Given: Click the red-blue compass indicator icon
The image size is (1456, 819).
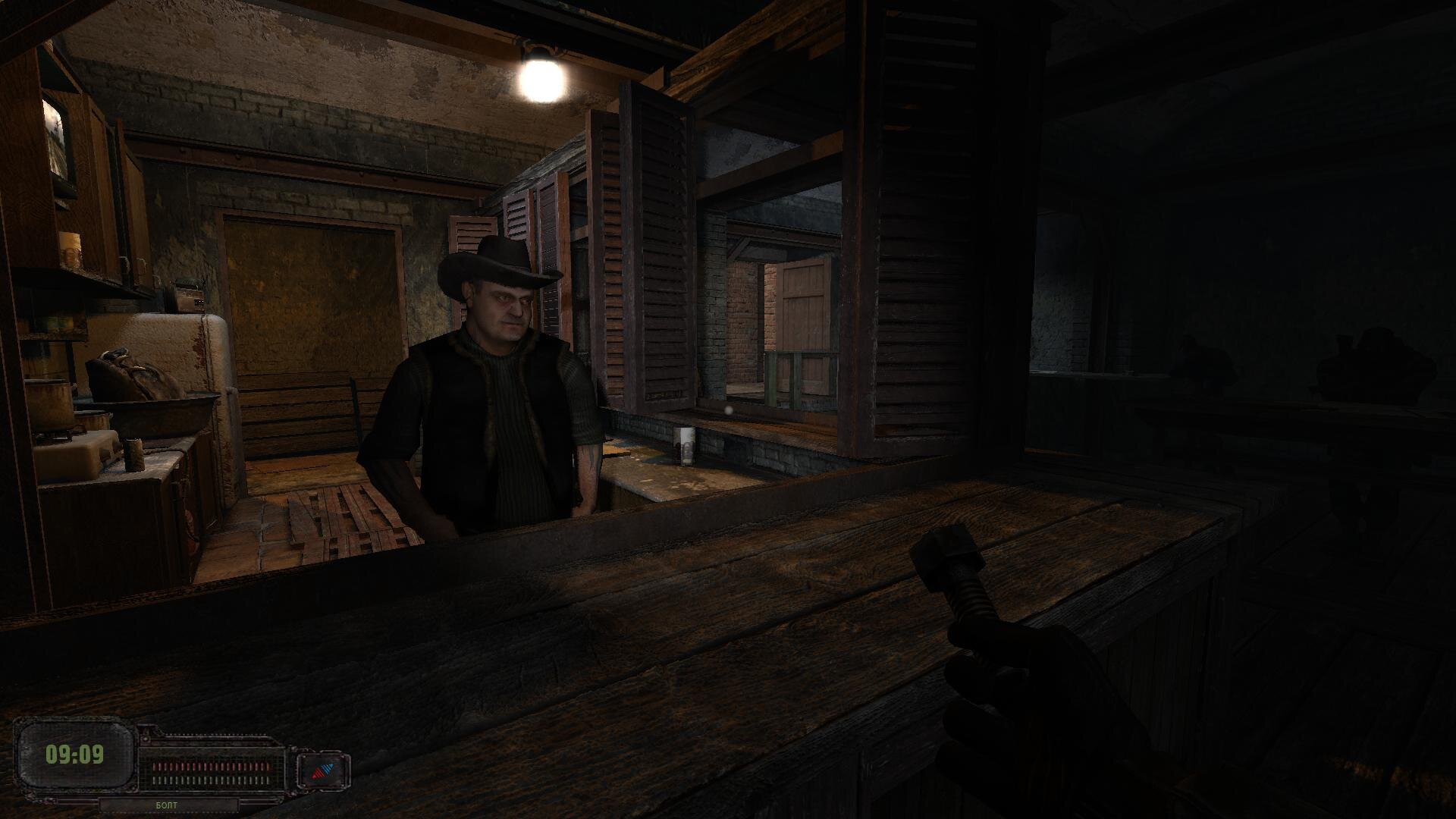Looking at the screenshot, I should tap(324, 772).
